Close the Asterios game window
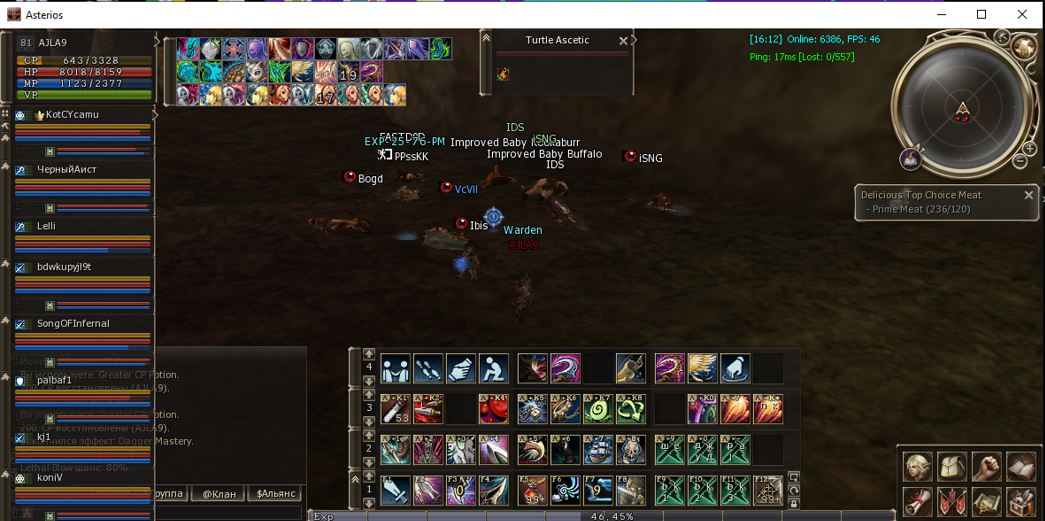This screenshot has height=521, width=1045. click(1022, 14)
